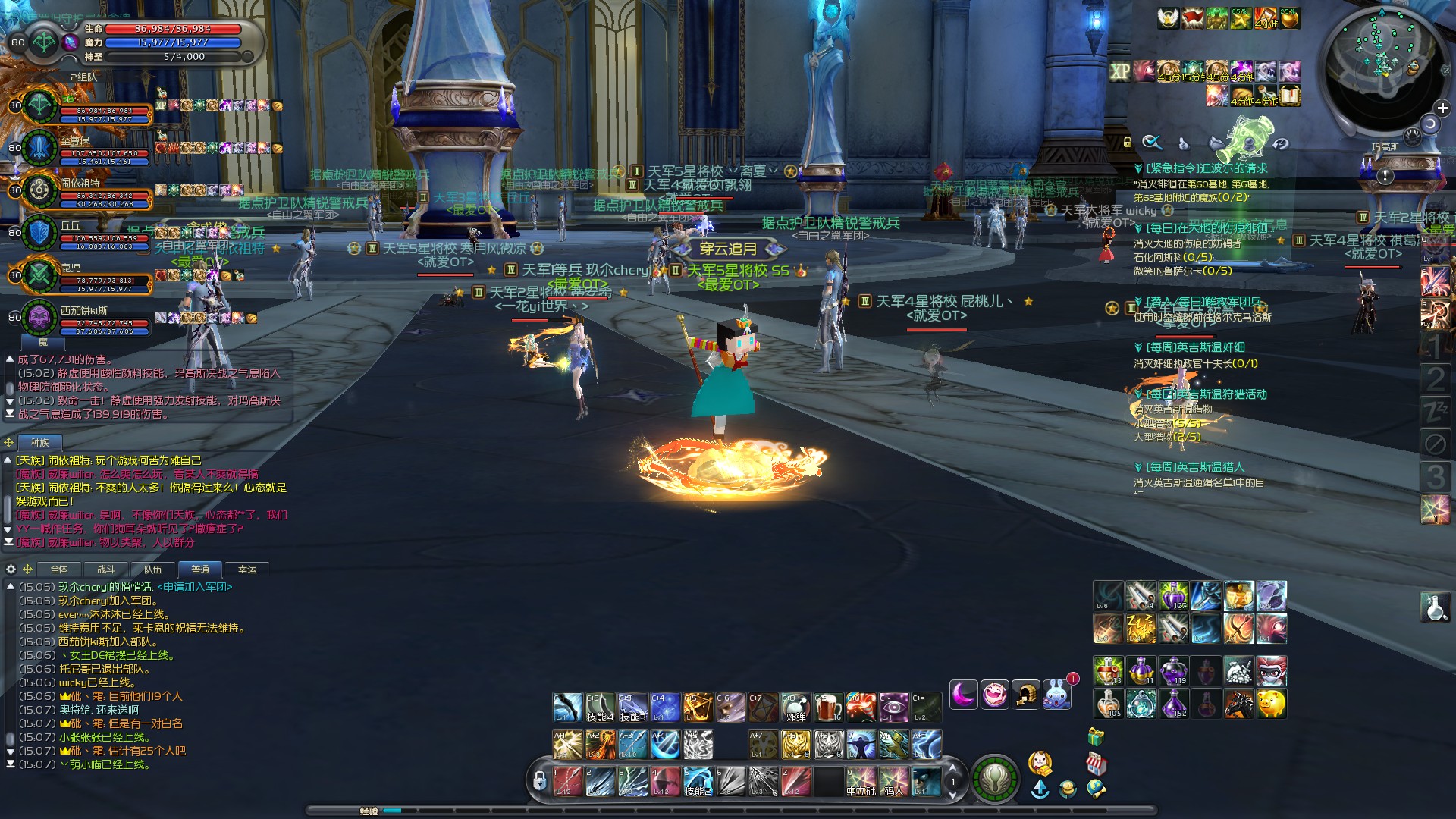Activate the 炸弹 bomb skill
The height and width of the screenshot is (819, 1456).
click(795, 708)
